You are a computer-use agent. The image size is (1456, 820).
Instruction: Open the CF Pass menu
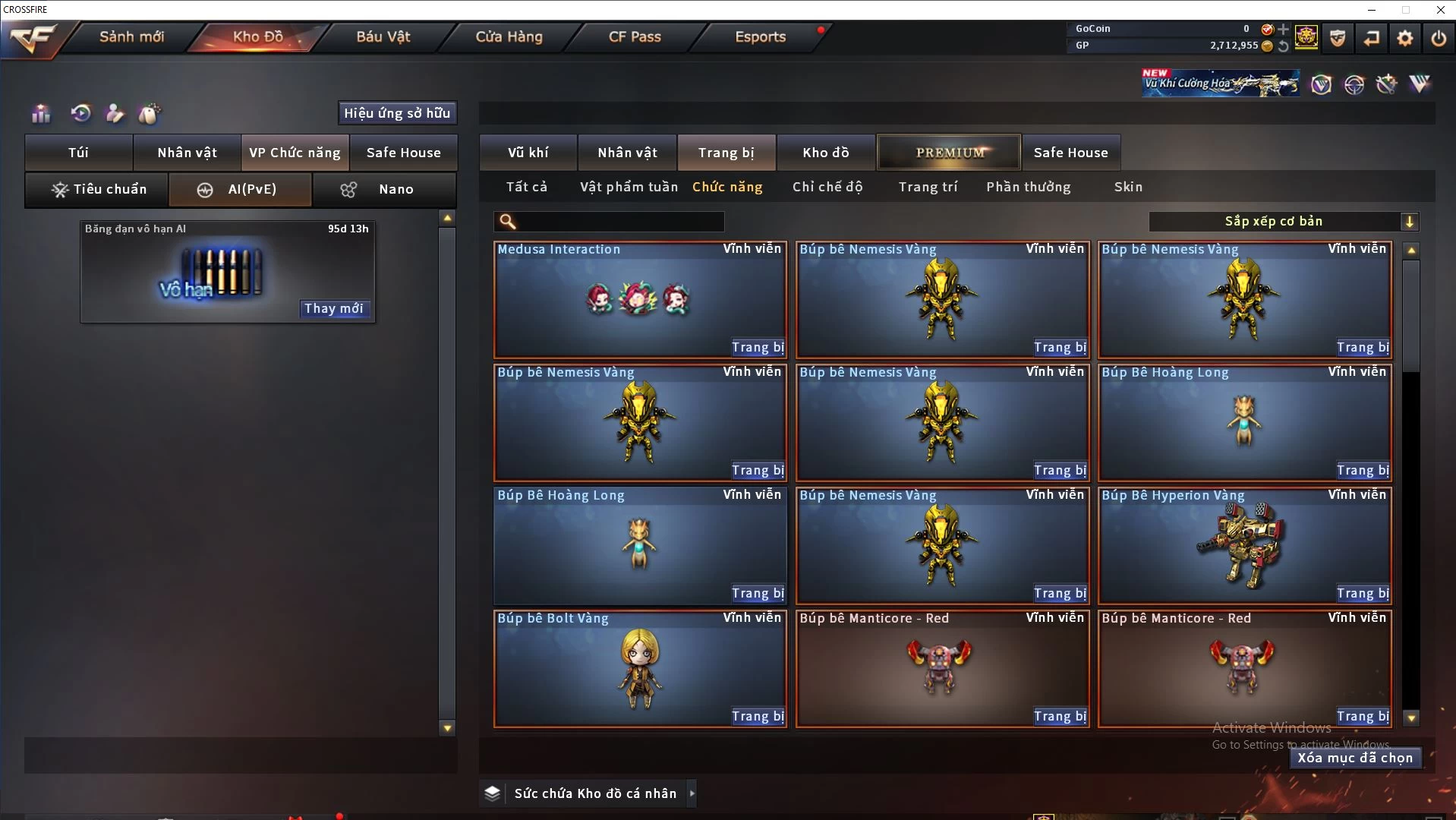(635, 36)
